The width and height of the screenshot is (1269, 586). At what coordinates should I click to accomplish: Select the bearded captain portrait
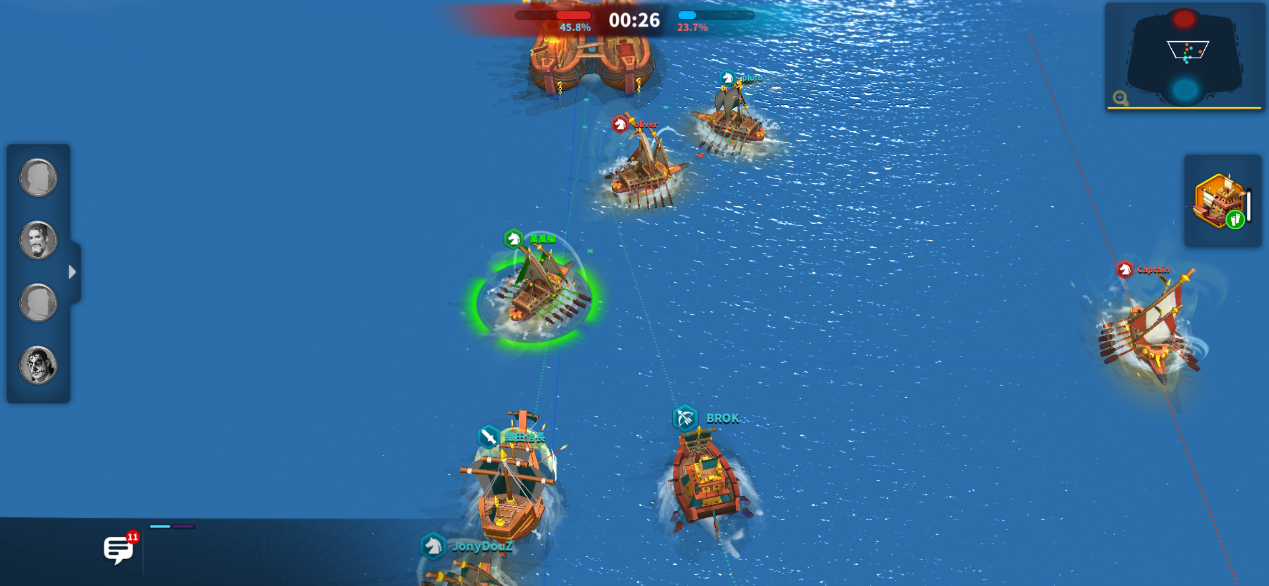[38, 240]
